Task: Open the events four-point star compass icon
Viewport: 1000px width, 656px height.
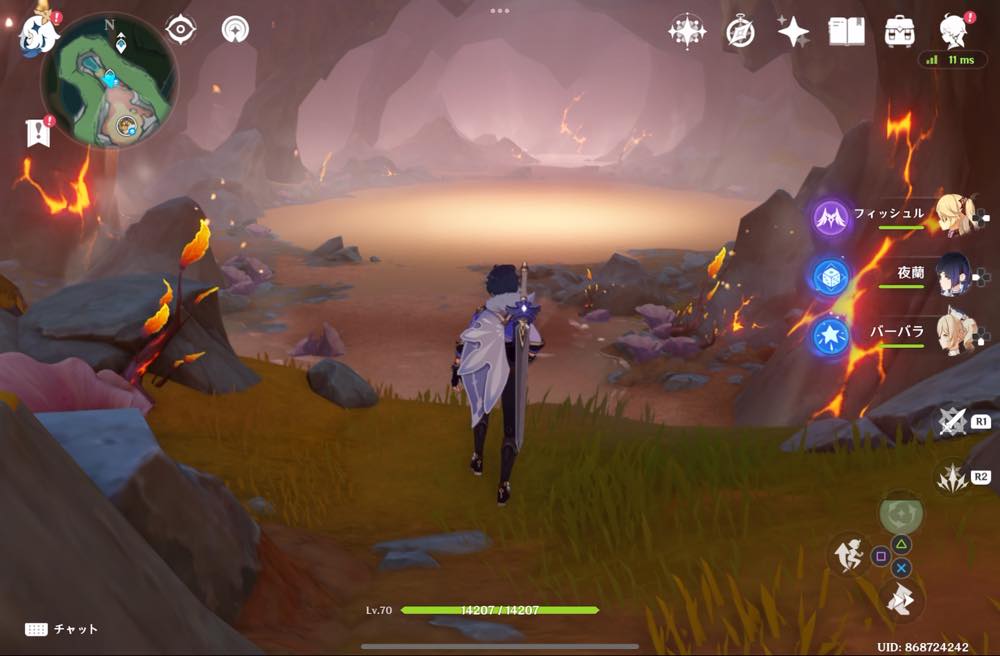Action: pyautogui.click(x=687, y=32)
